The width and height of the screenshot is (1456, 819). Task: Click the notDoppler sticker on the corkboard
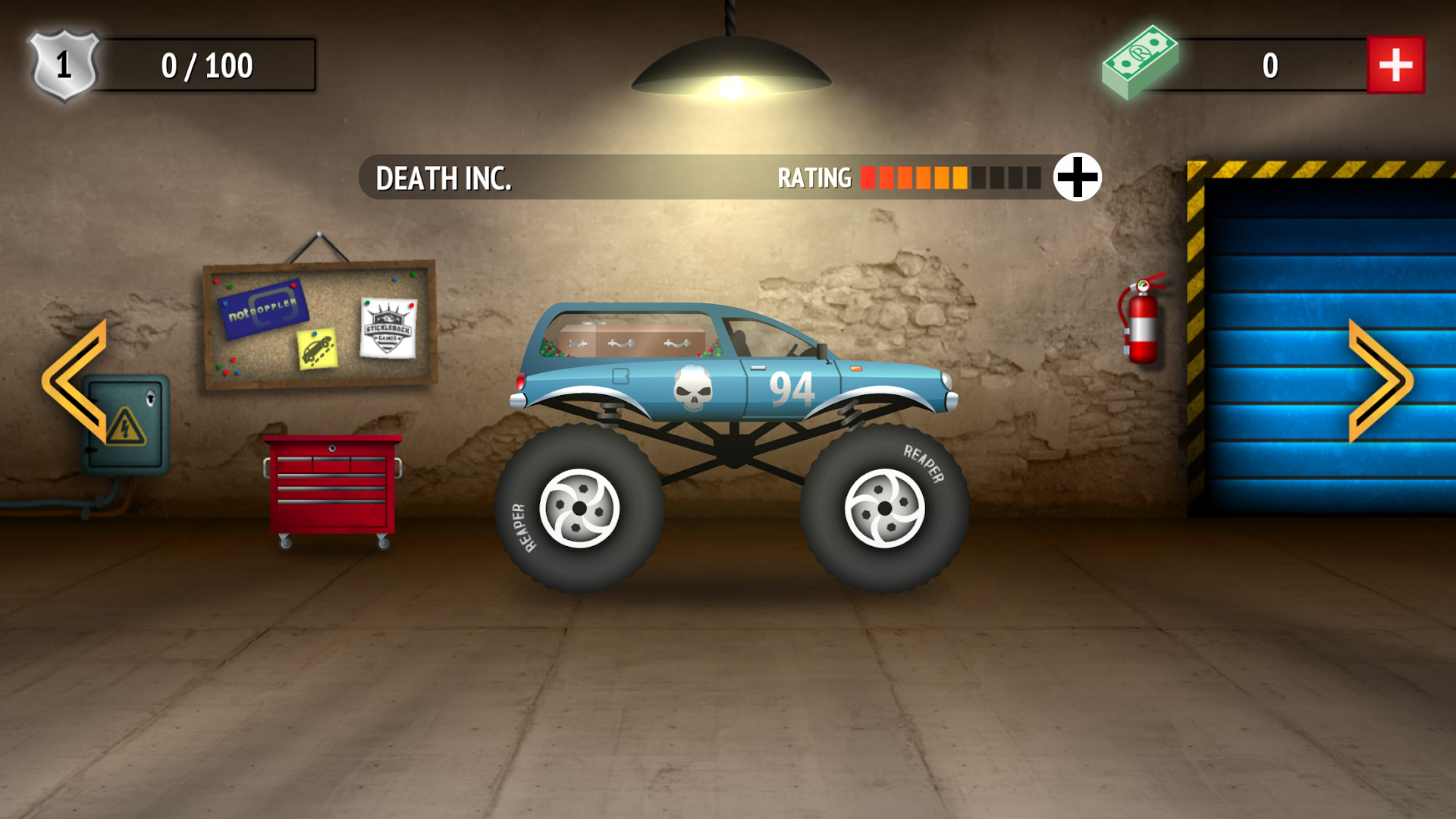(262, 311)
